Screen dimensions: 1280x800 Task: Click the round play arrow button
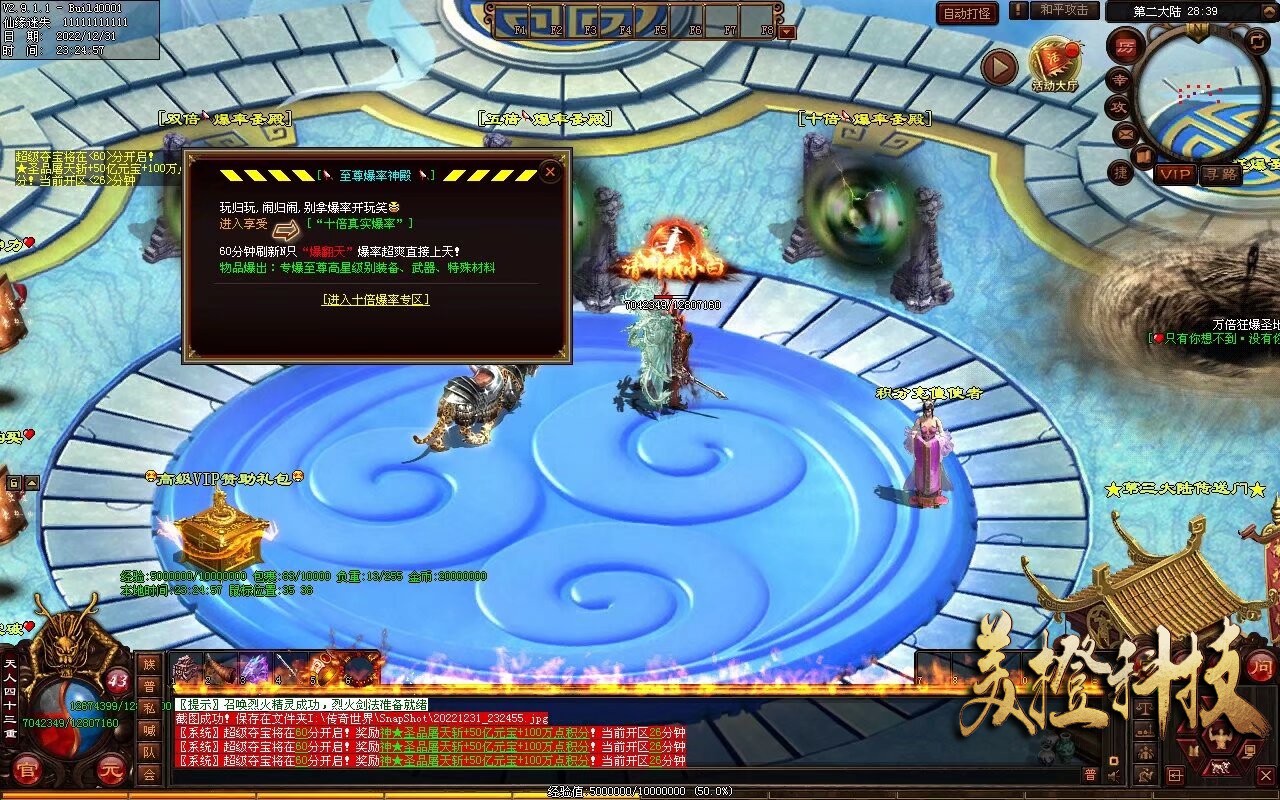tap(998, 67)
